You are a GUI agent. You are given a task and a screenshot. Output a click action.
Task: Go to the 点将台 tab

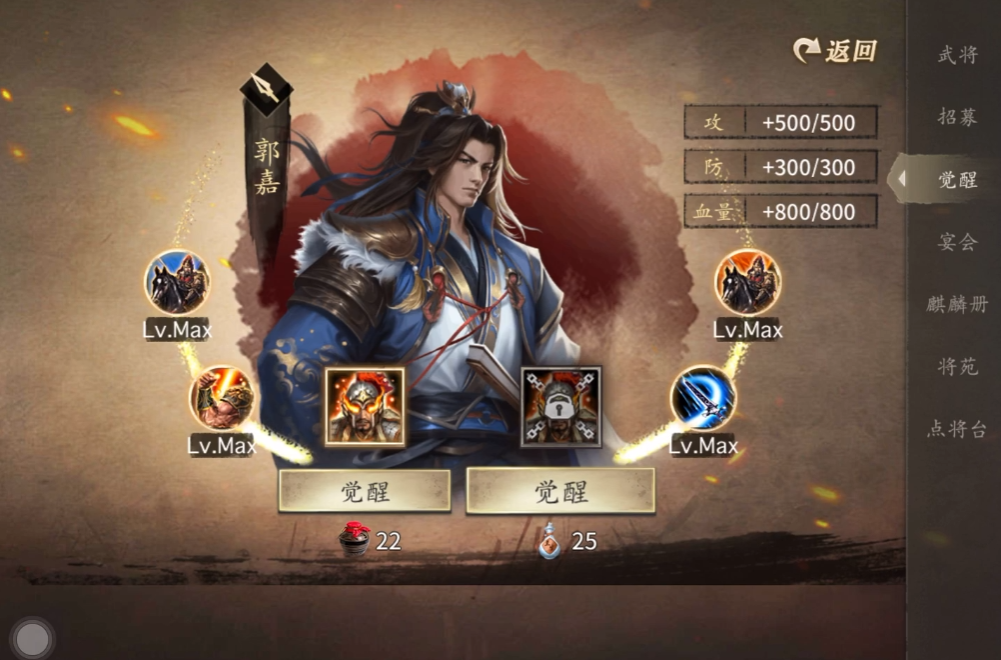point(957,429)
